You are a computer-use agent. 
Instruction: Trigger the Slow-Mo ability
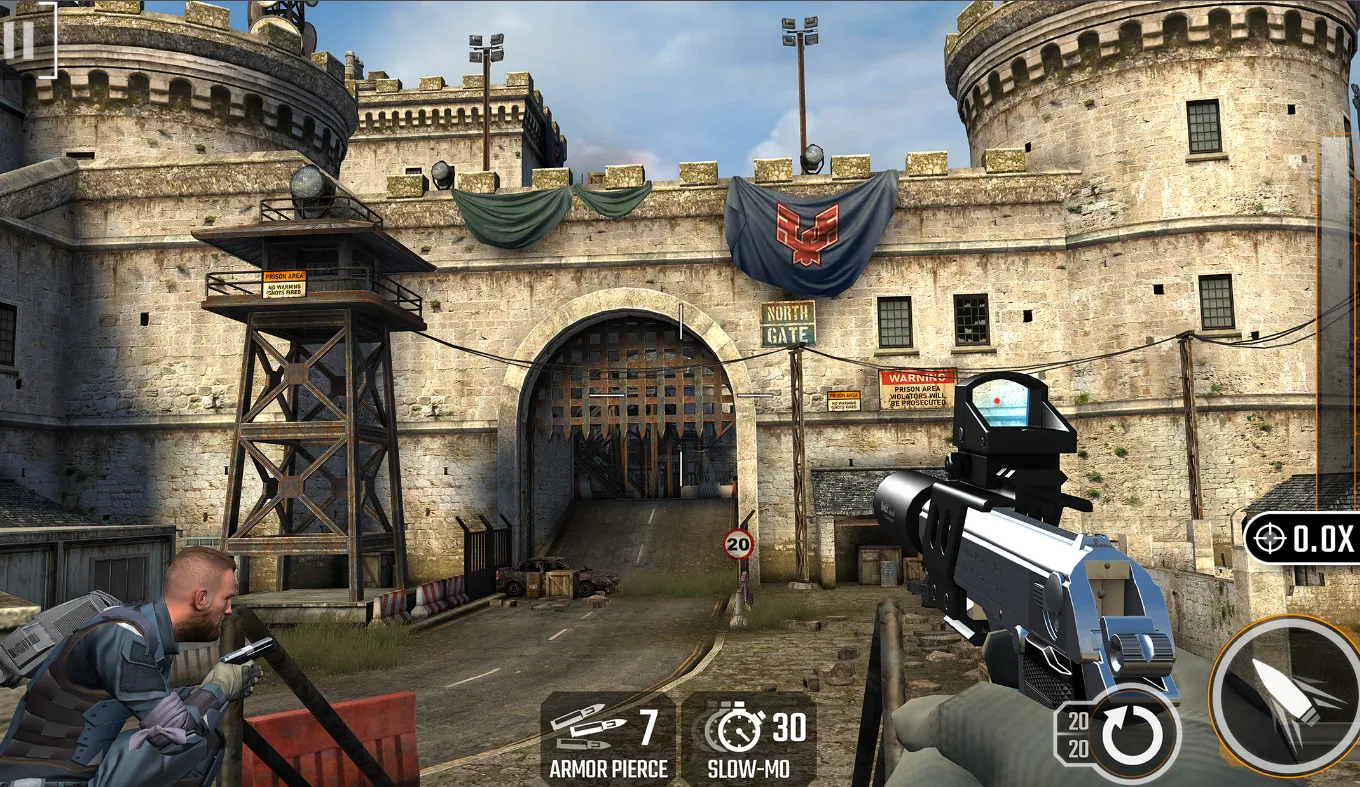(748, 738)
